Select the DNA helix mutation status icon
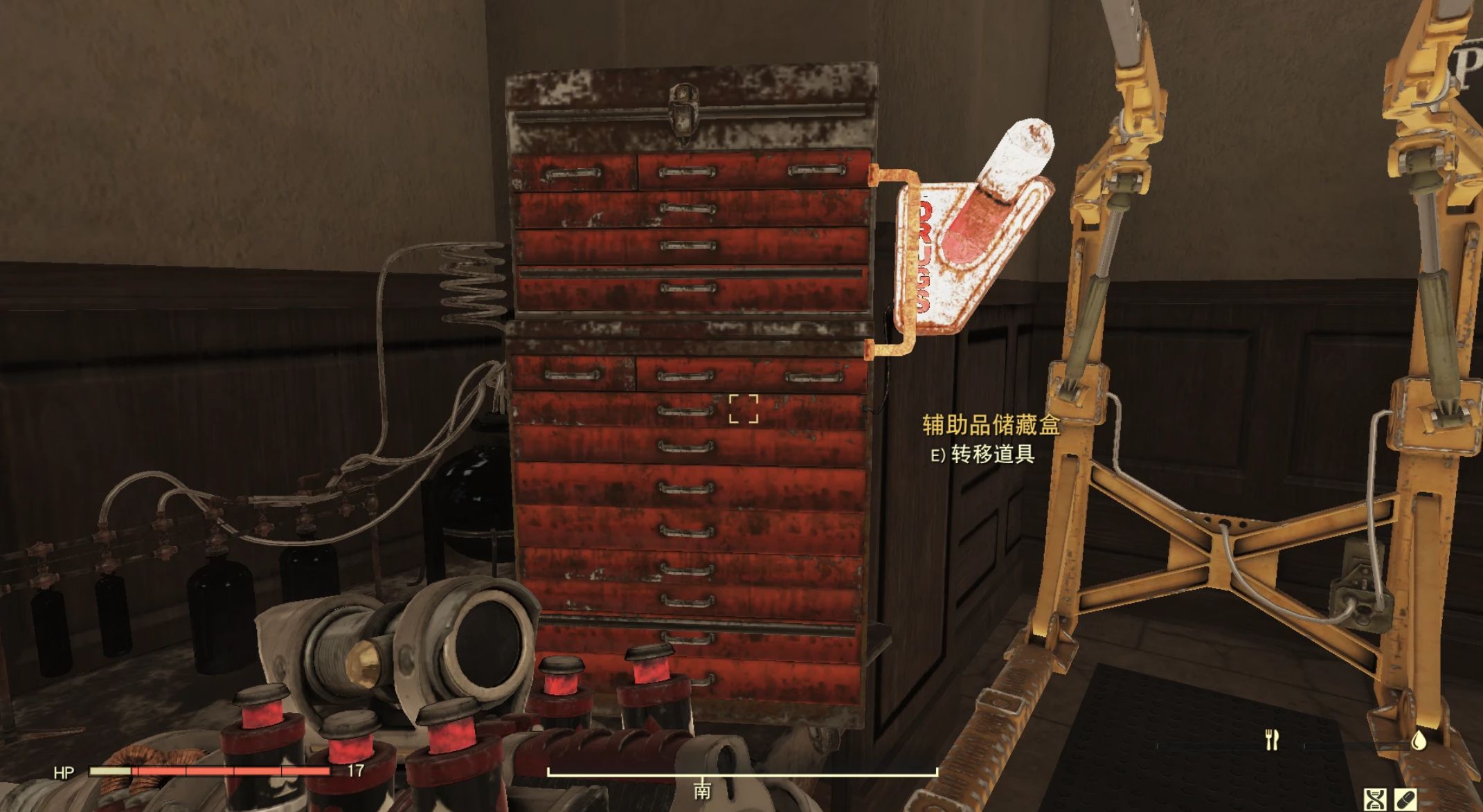This screenshot has width=1483, height=812. click(1374, 800)
